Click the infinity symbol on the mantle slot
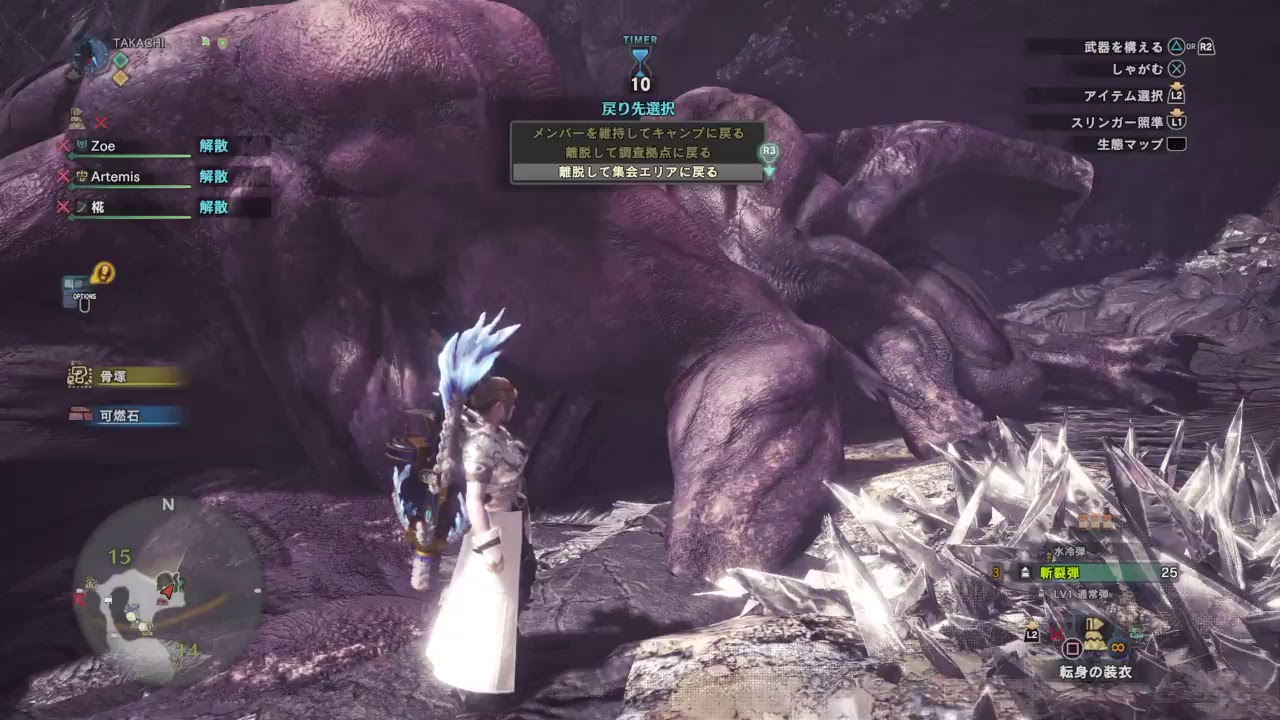The image size is (1280, 720). point(1117,647)
